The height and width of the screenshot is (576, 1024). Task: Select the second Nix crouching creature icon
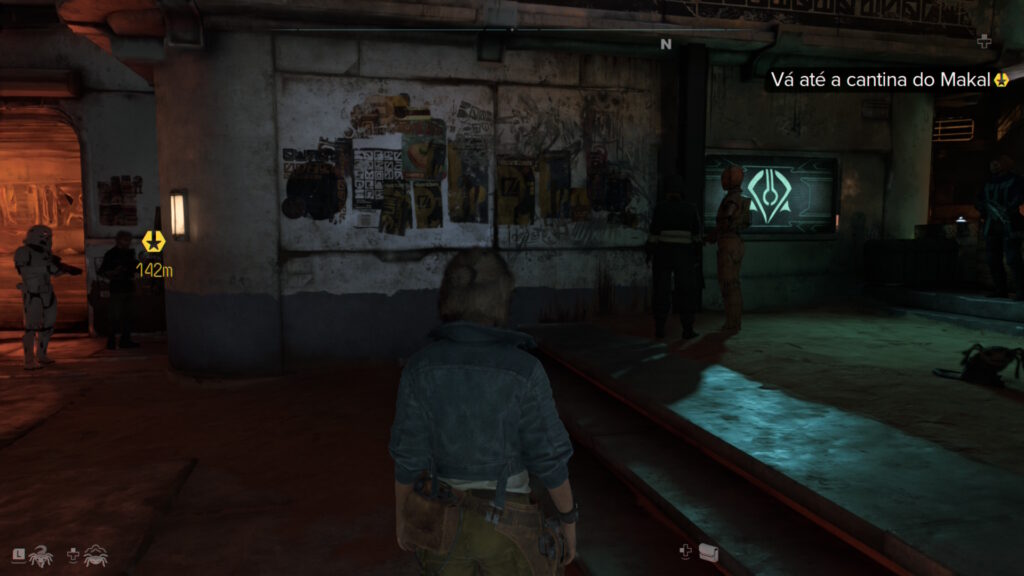click(x=96, y=555)
